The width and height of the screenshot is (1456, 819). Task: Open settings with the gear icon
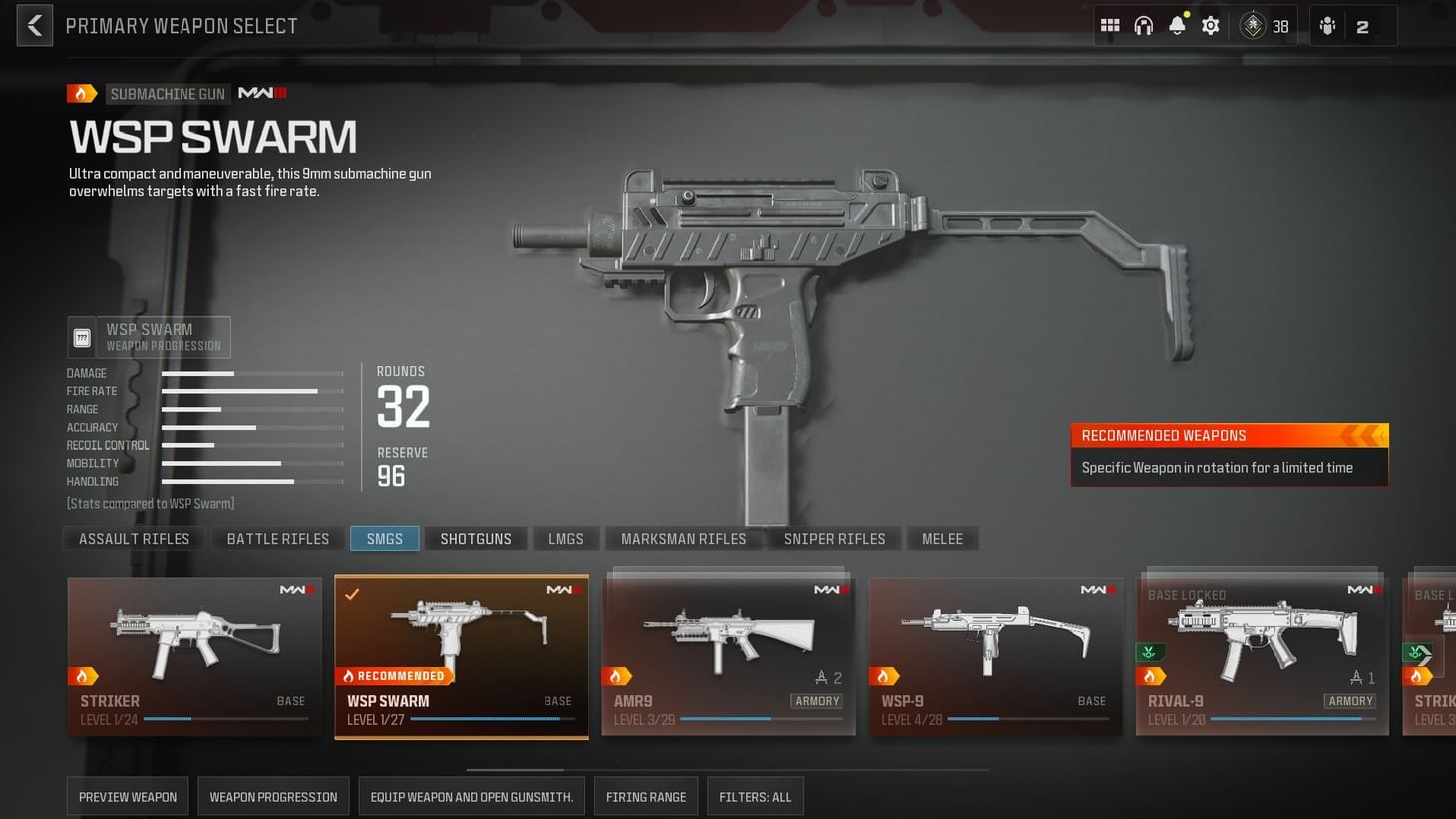click(1210, 25)
